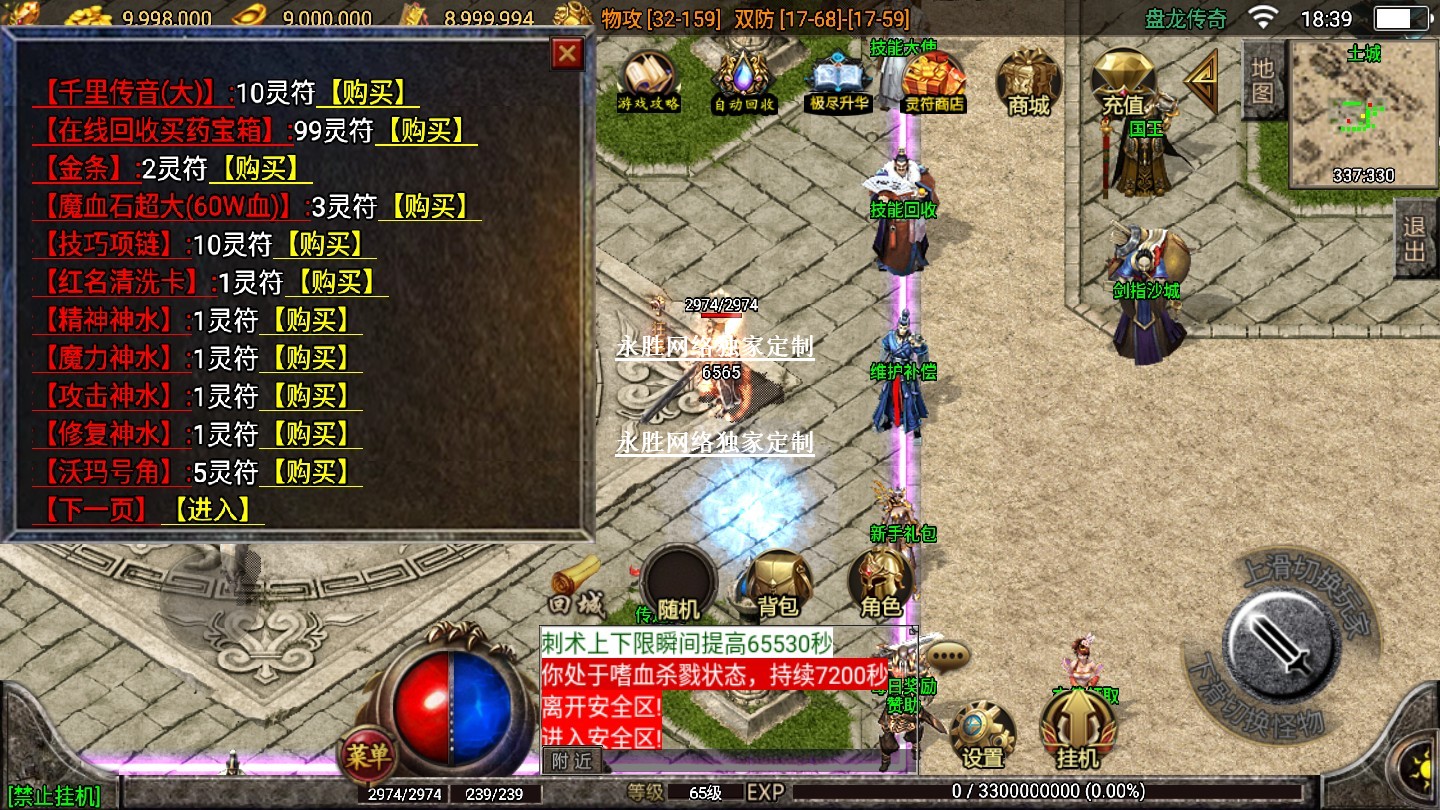Open the 角色 character sheet
This screenshot has width=1440, height=810.
pyautogui.click(x=881, y=585)
